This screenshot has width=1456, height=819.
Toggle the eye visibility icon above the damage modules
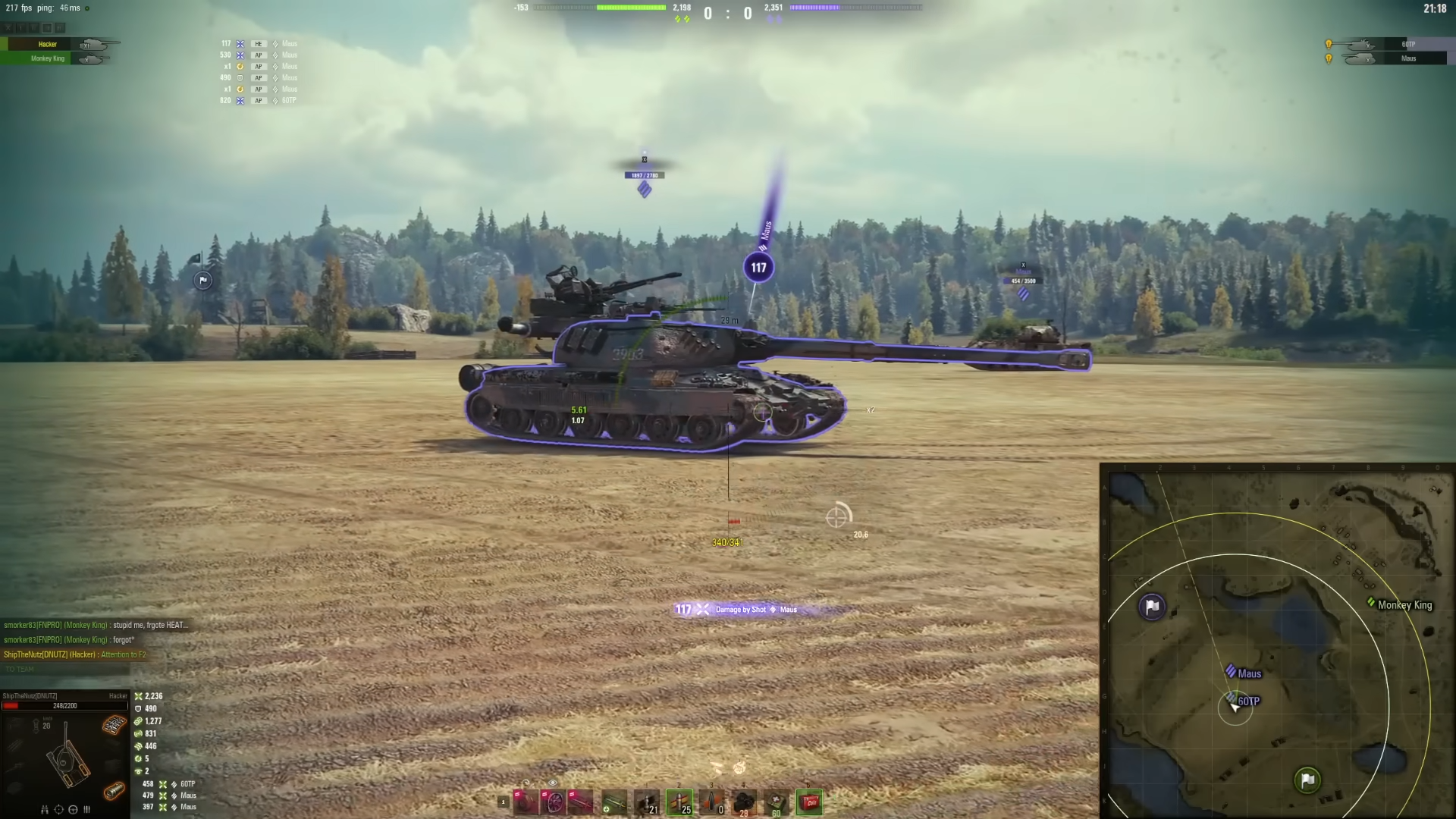coord(552,783)
